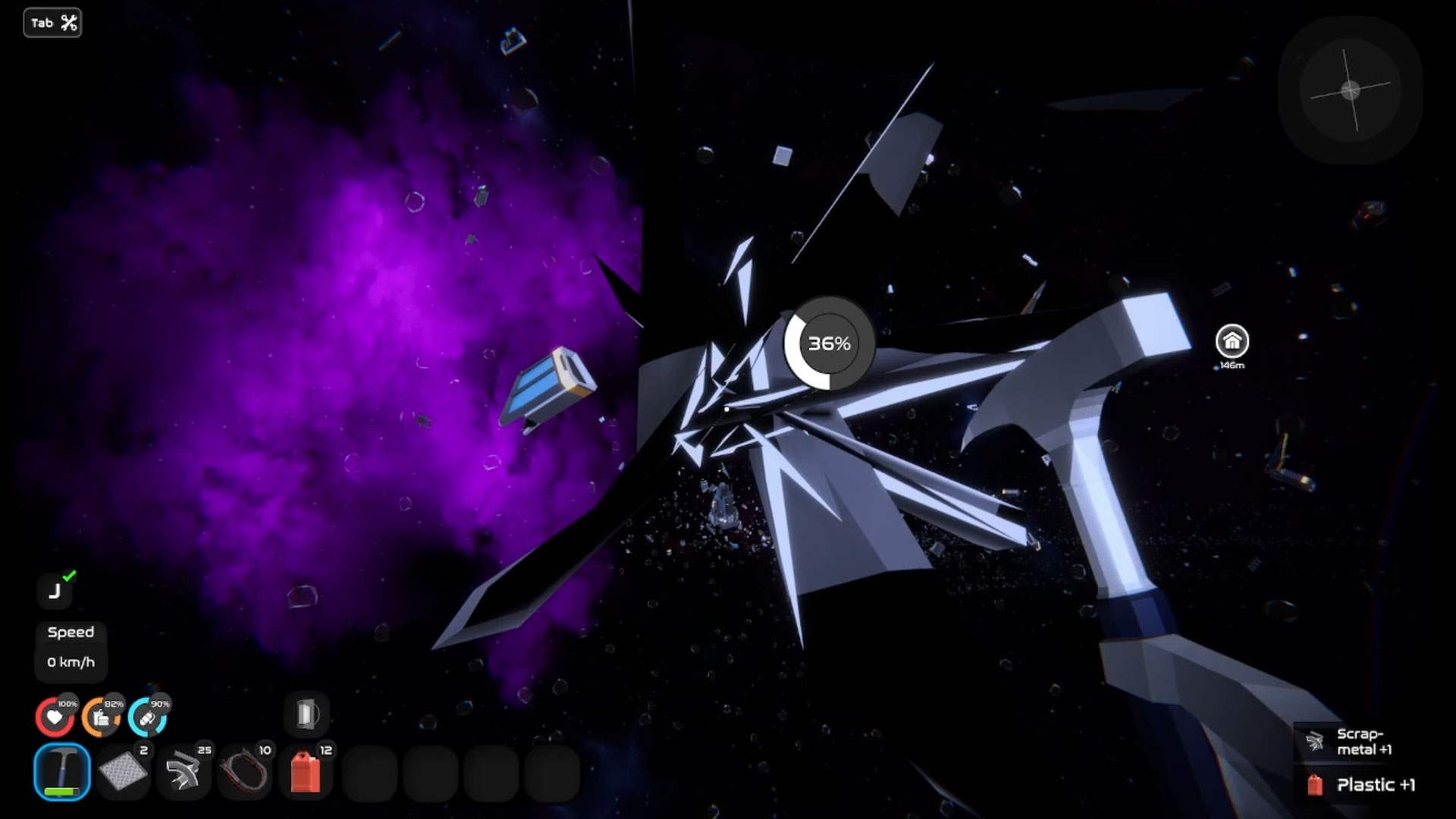The height and width of the screenshot is (819, 1456).
Task: Click the jetpack icon above the hotbar
Action: (306, 714)
